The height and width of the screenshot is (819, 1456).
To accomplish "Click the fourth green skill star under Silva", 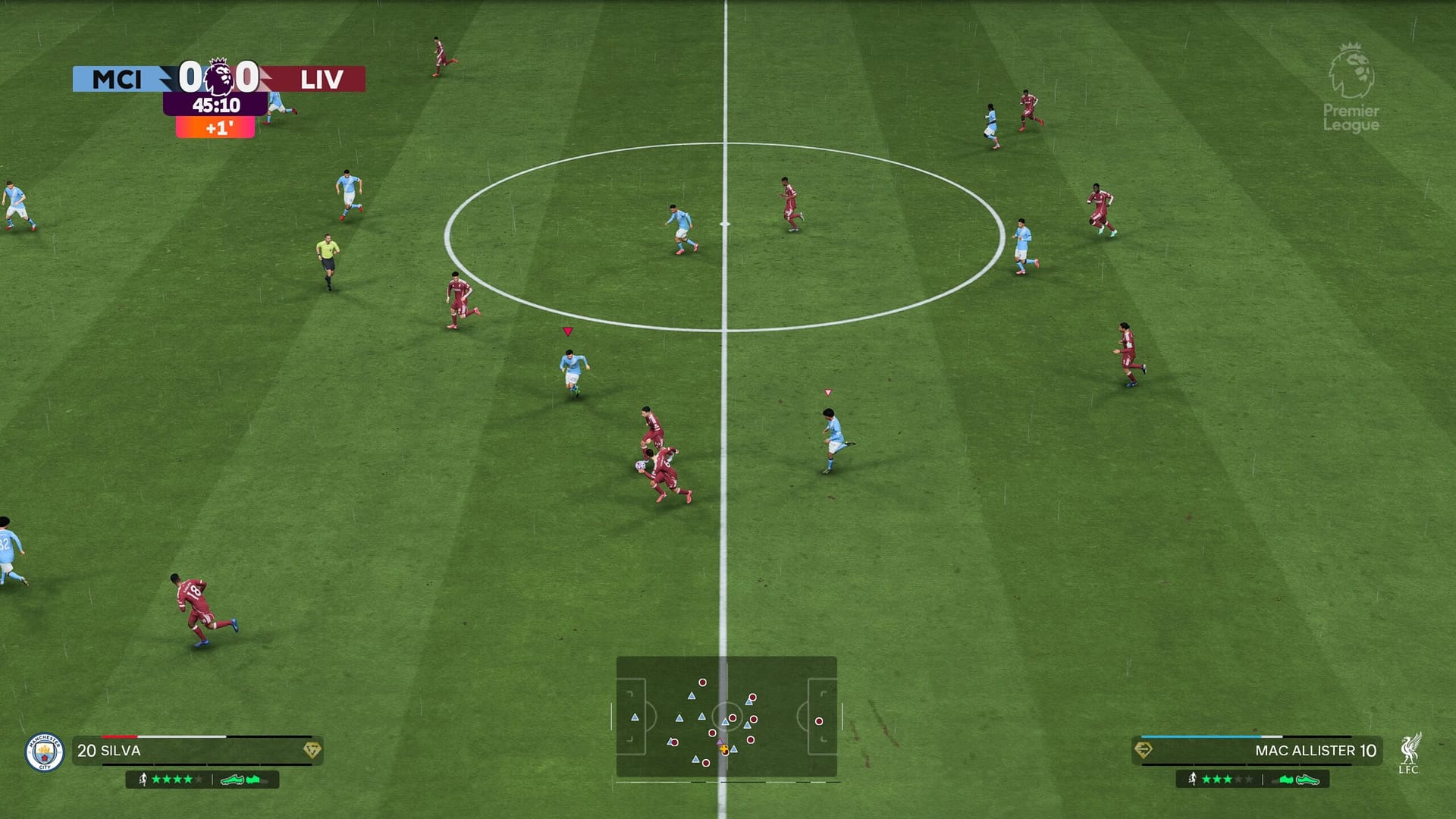I will click(189, 780).
